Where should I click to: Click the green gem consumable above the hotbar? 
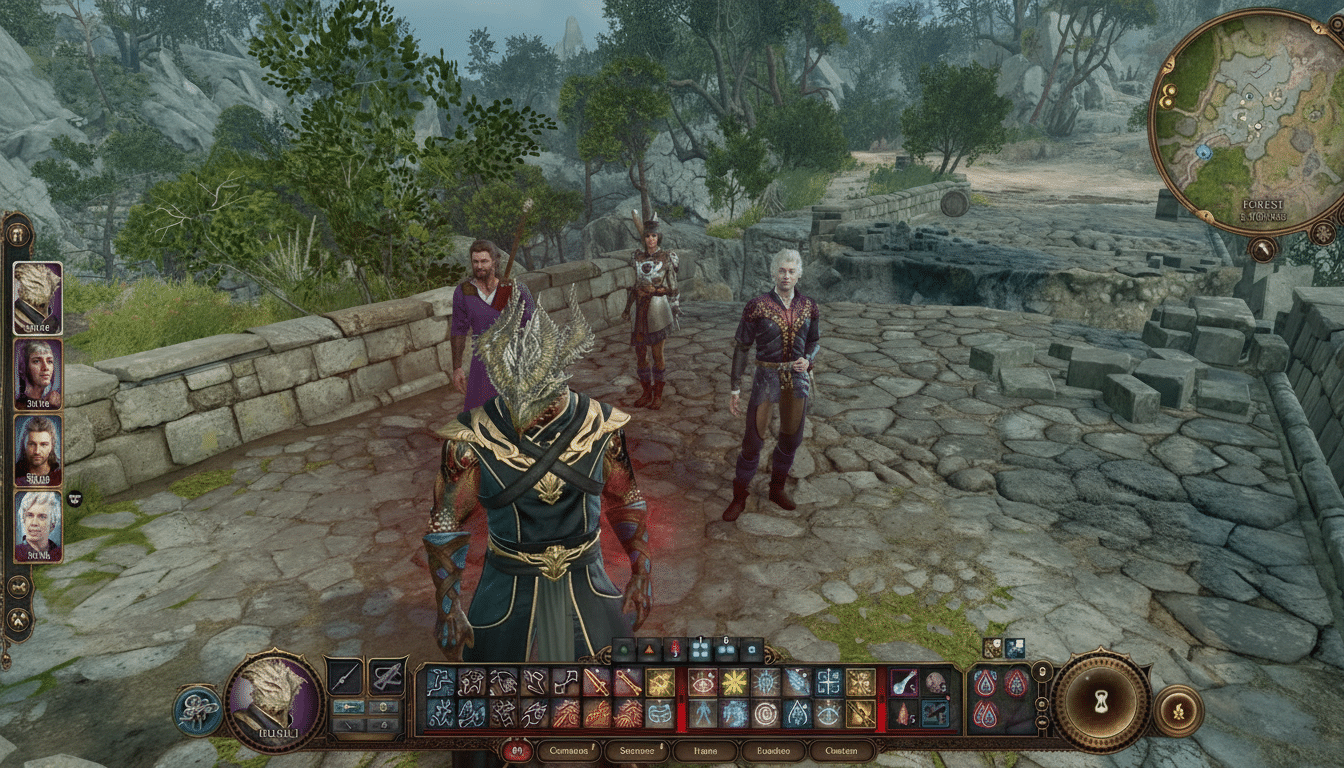pyautogui.click(x=623, y=650)
